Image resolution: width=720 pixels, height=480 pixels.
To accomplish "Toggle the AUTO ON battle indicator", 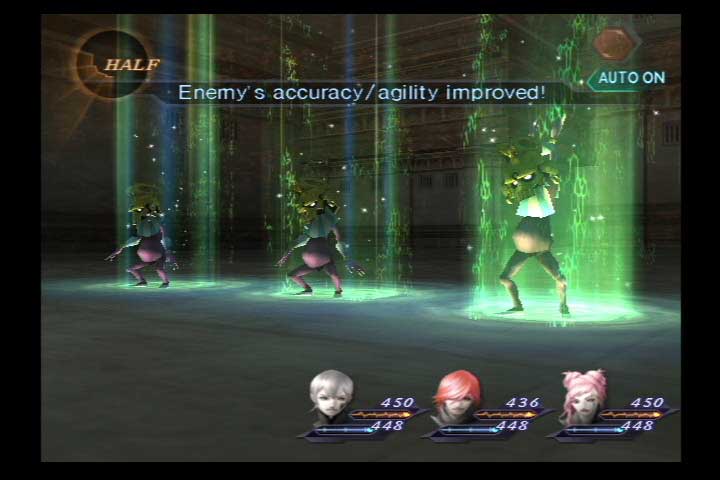I will [631, 77].
